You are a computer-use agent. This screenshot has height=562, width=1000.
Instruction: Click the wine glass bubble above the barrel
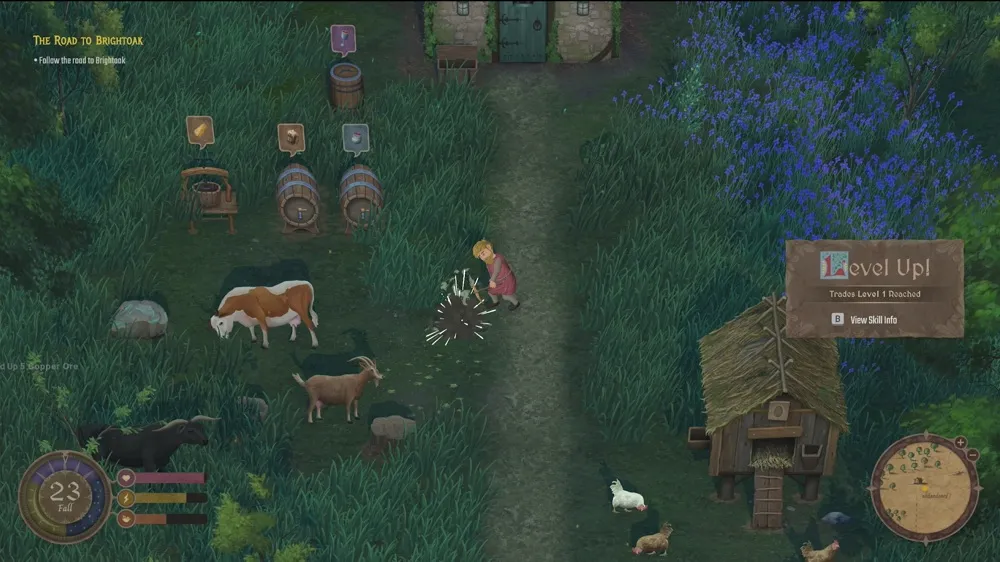(x=343, y=39)
